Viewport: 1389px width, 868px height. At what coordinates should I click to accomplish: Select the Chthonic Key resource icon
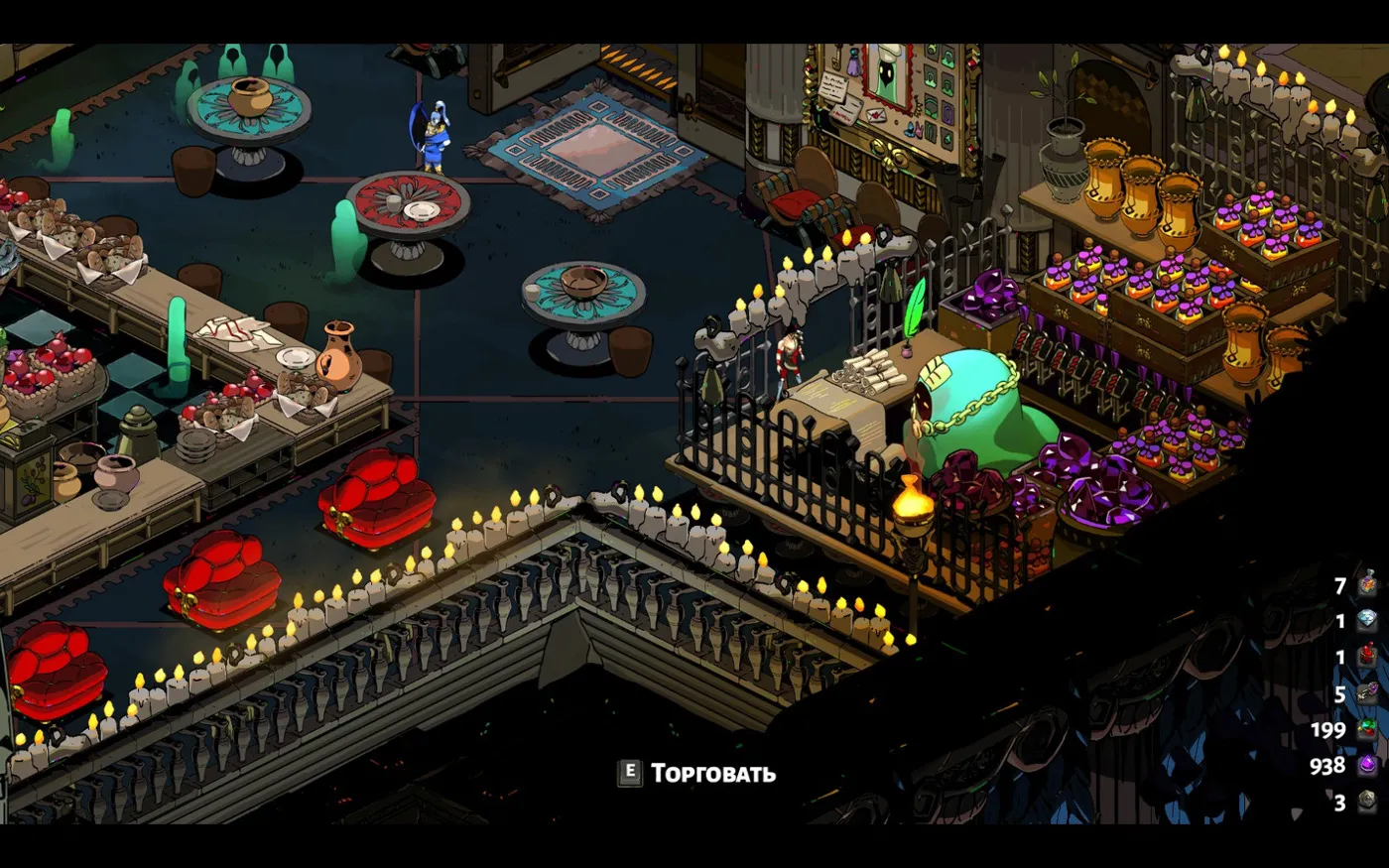click(1368, 693)
